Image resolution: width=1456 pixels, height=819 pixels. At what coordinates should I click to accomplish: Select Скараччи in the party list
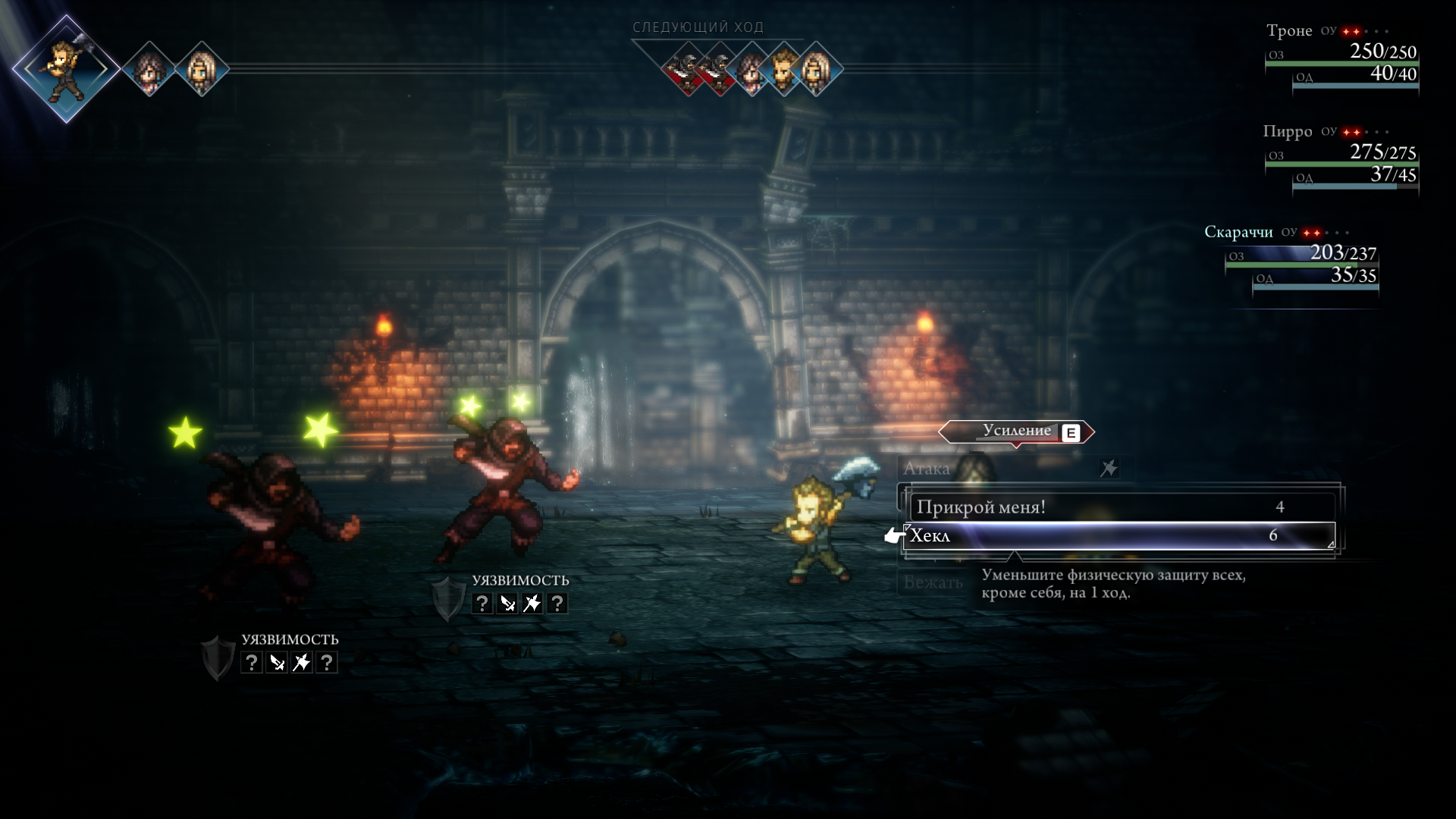click(x=1238, y=232)
